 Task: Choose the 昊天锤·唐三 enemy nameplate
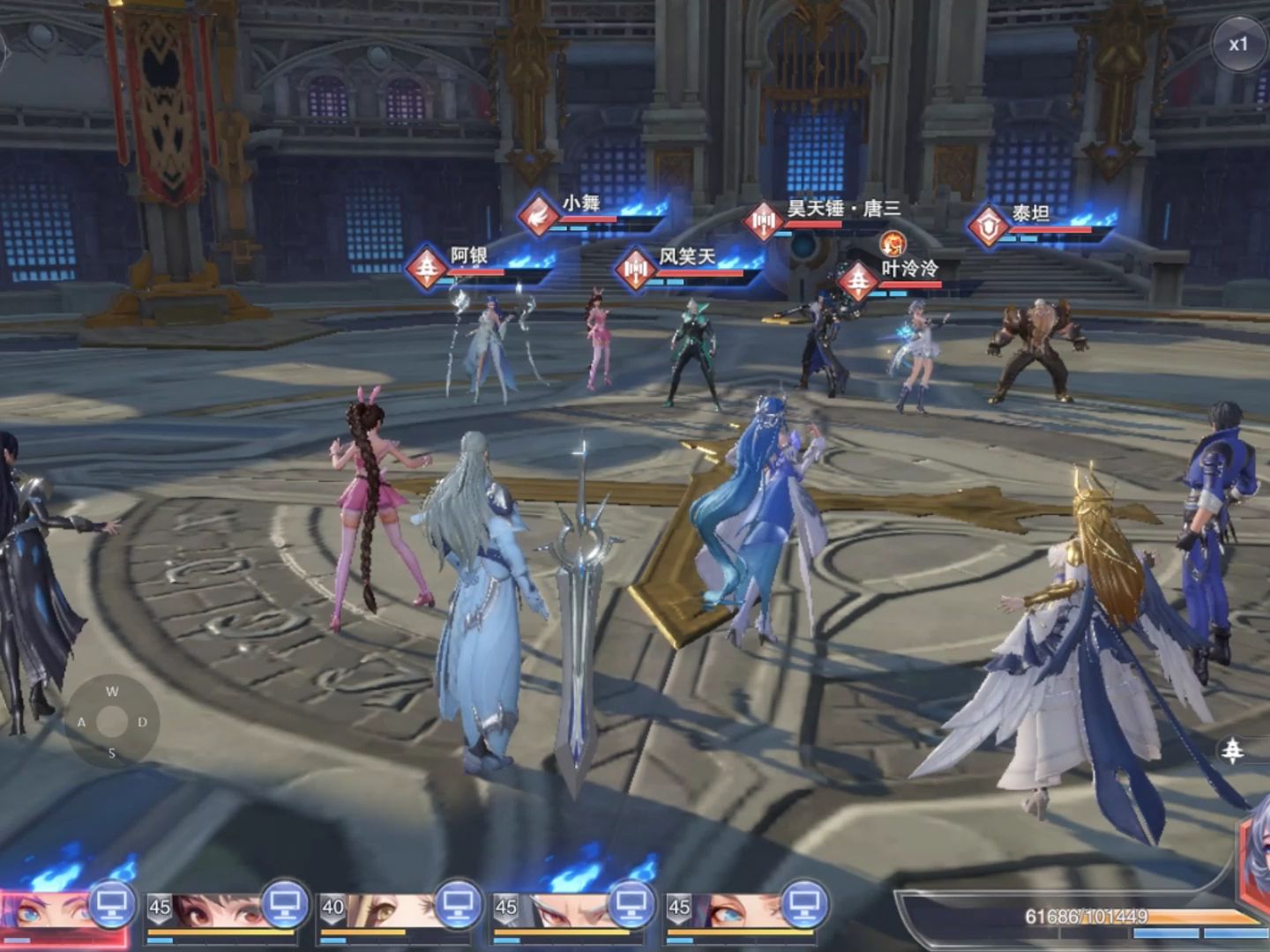click(842, 211)
